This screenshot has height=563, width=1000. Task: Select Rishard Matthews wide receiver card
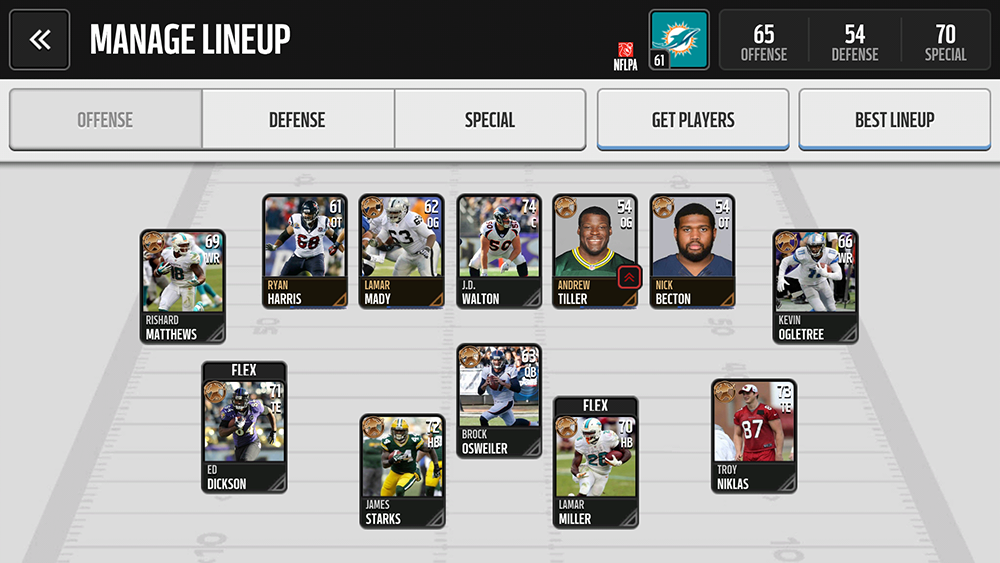click(x=183, y=286)
